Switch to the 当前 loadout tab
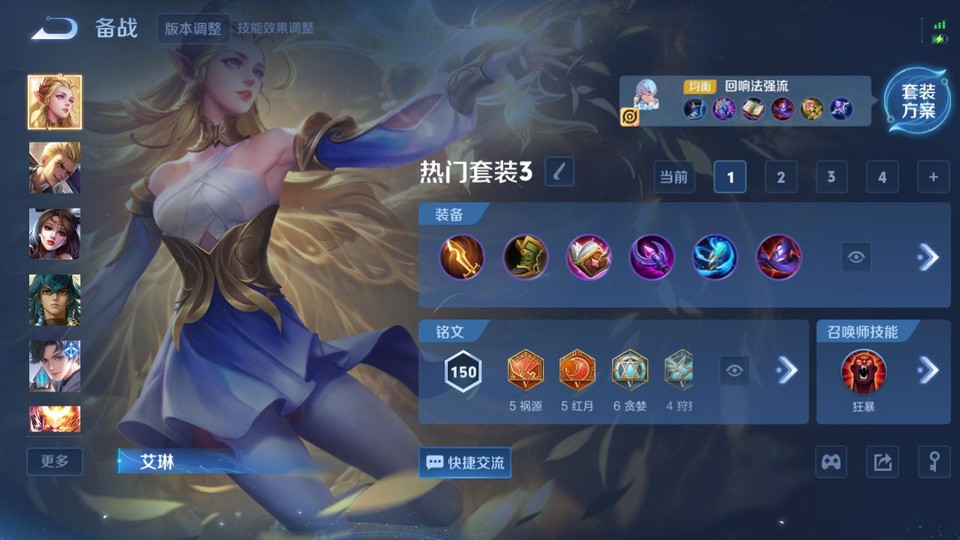Viewport: 960px width, 540px height. (x=674, y=178)
